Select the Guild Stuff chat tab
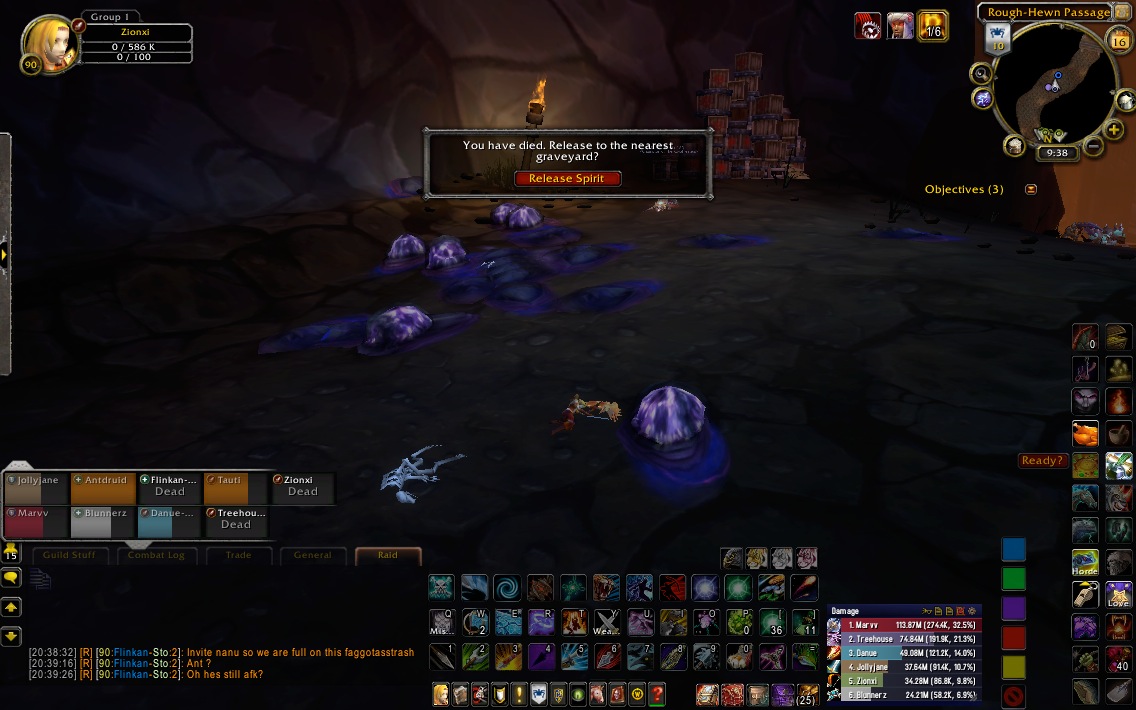1136x710 pixels. point(74,555)
